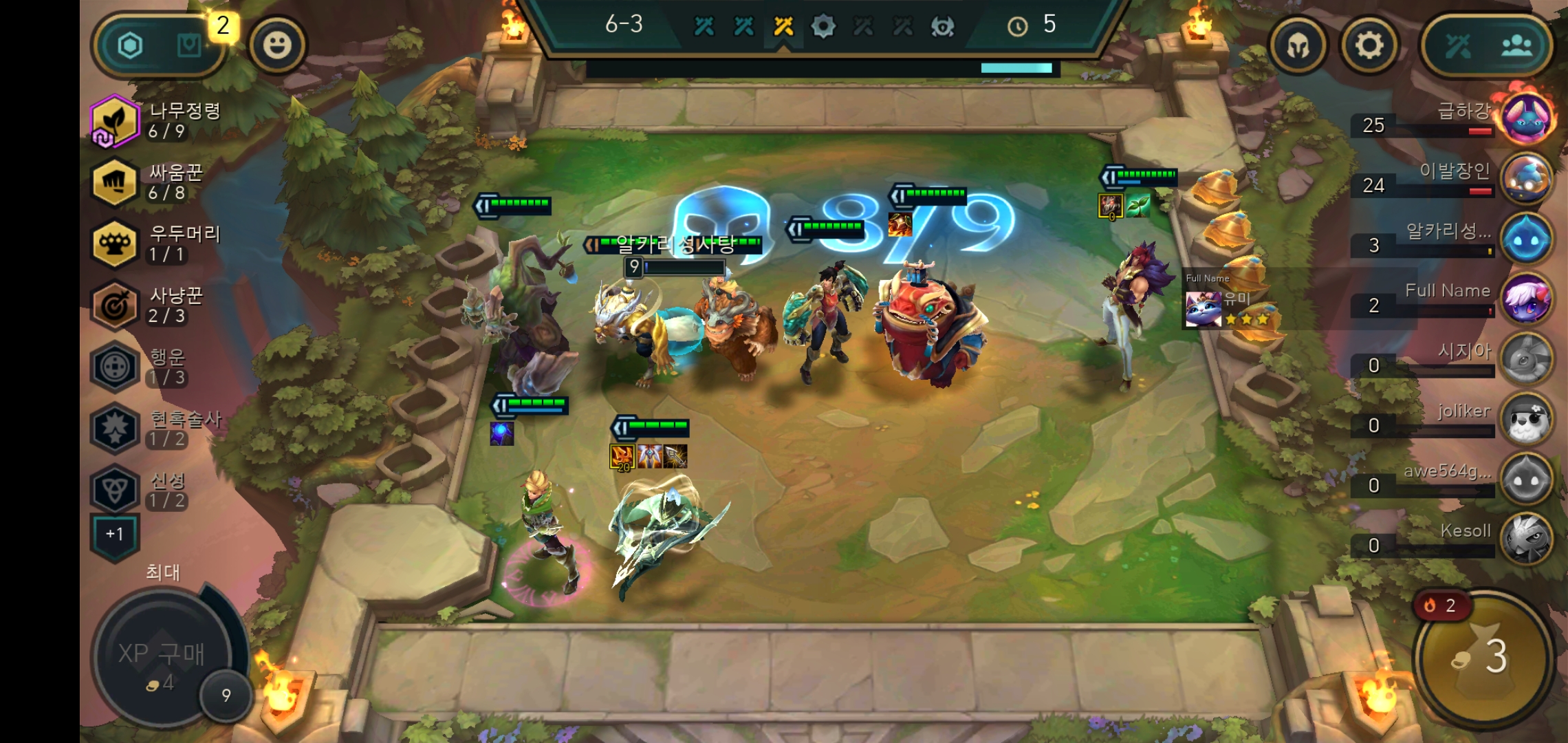Toggle the augment panel with badge 2
The image size is (1568, 743).
(x=189, y=45)
